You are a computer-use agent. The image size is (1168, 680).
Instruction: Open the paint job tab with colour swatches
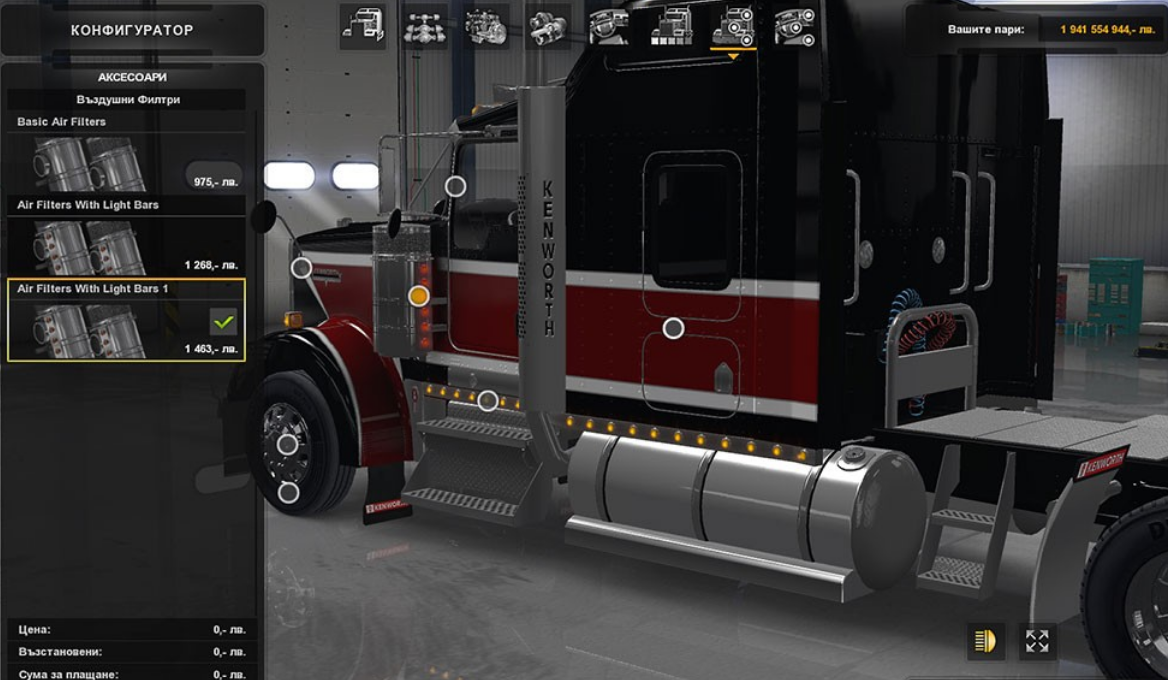click(671, 26)
